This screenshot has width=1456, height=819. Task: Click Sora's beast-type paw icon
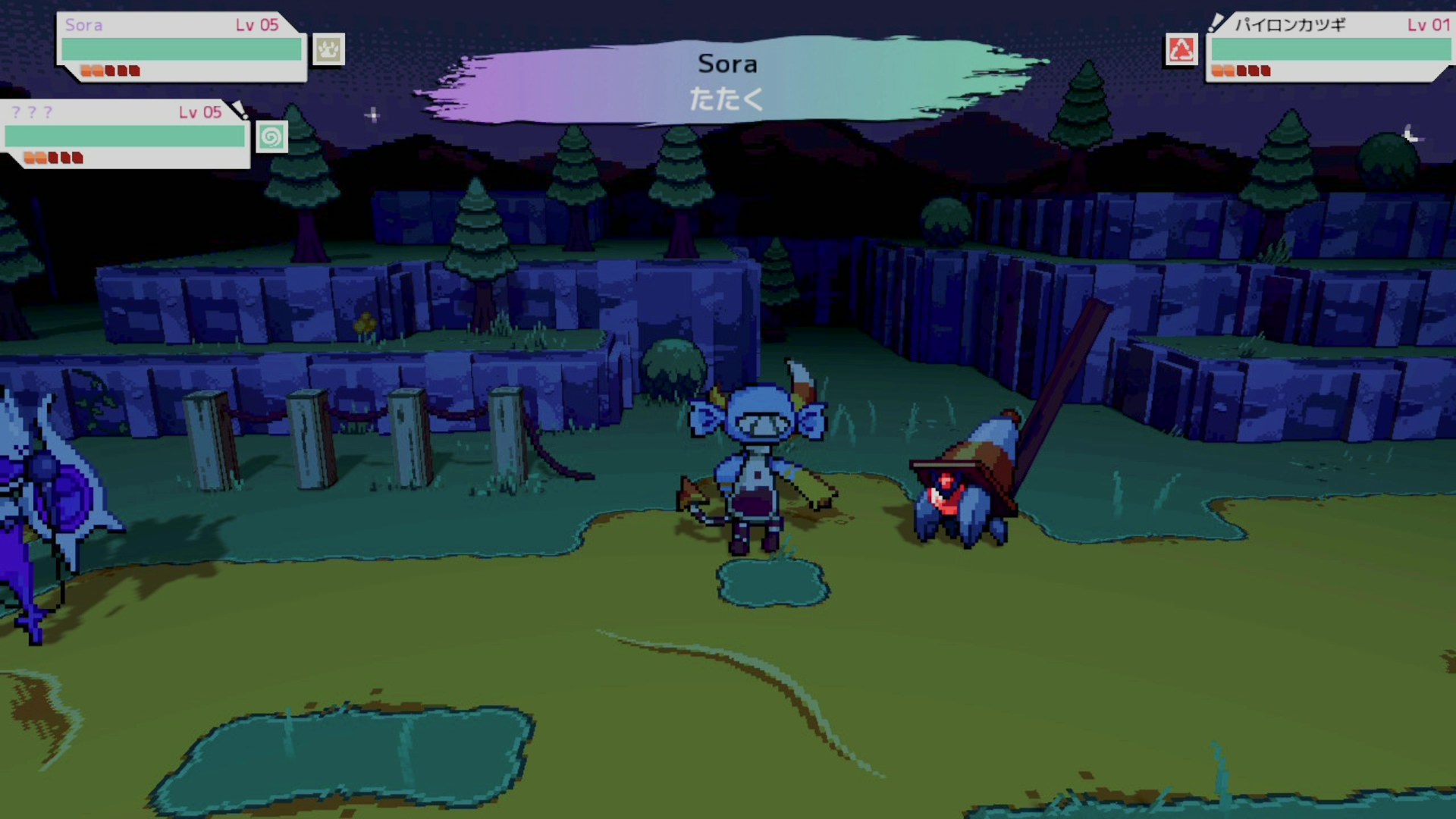(x=328, y=50)
